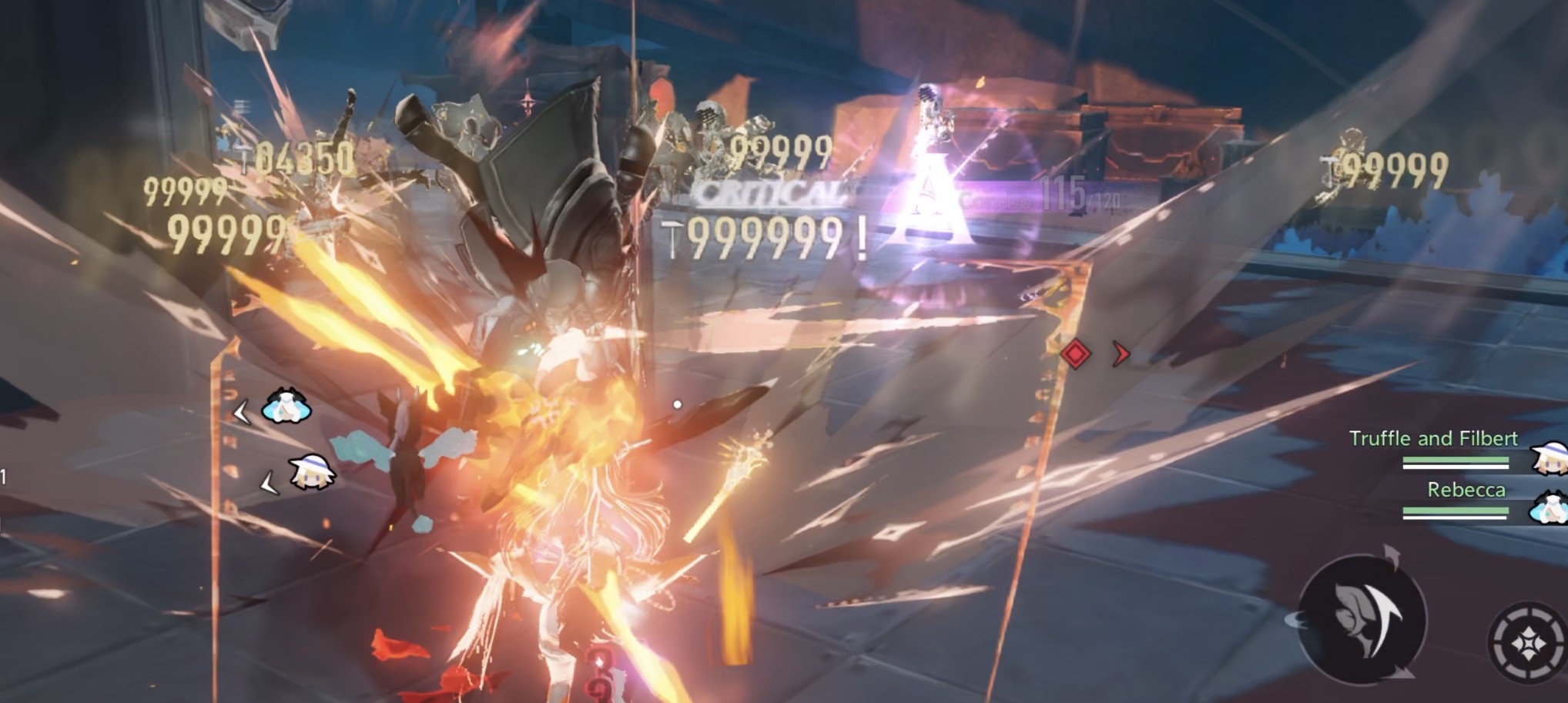
Task: Select Rebecca's party portrait
Action: click(1550, 508)
